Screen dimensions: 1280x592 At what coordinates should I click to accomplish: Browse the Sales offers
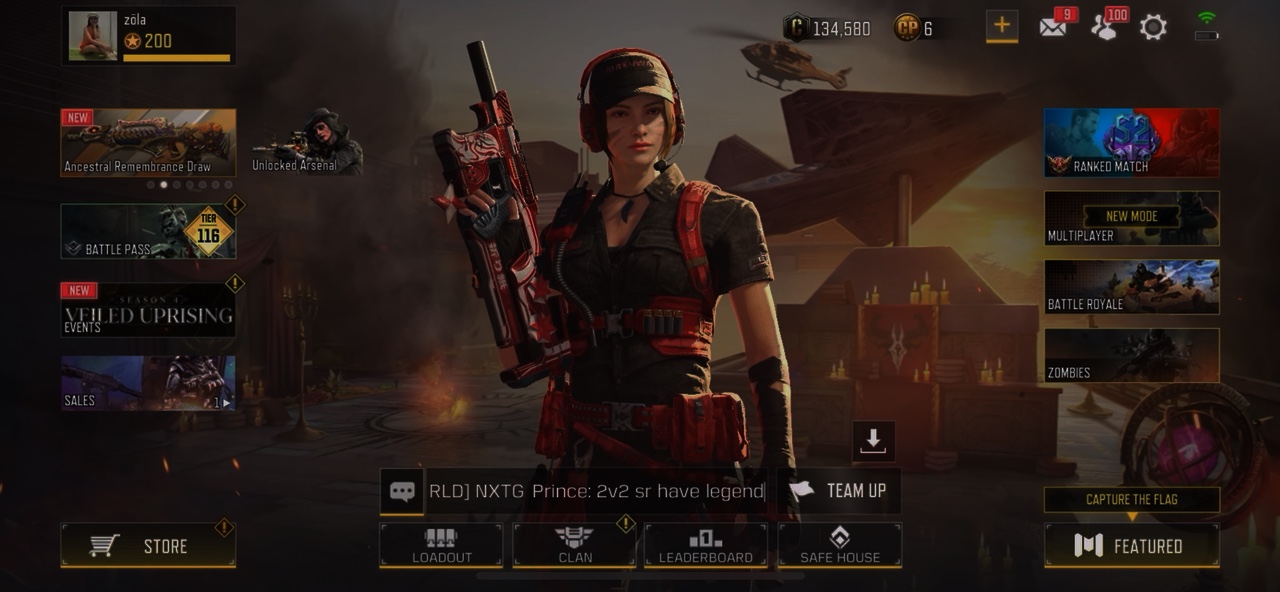(x=148, y=383)
